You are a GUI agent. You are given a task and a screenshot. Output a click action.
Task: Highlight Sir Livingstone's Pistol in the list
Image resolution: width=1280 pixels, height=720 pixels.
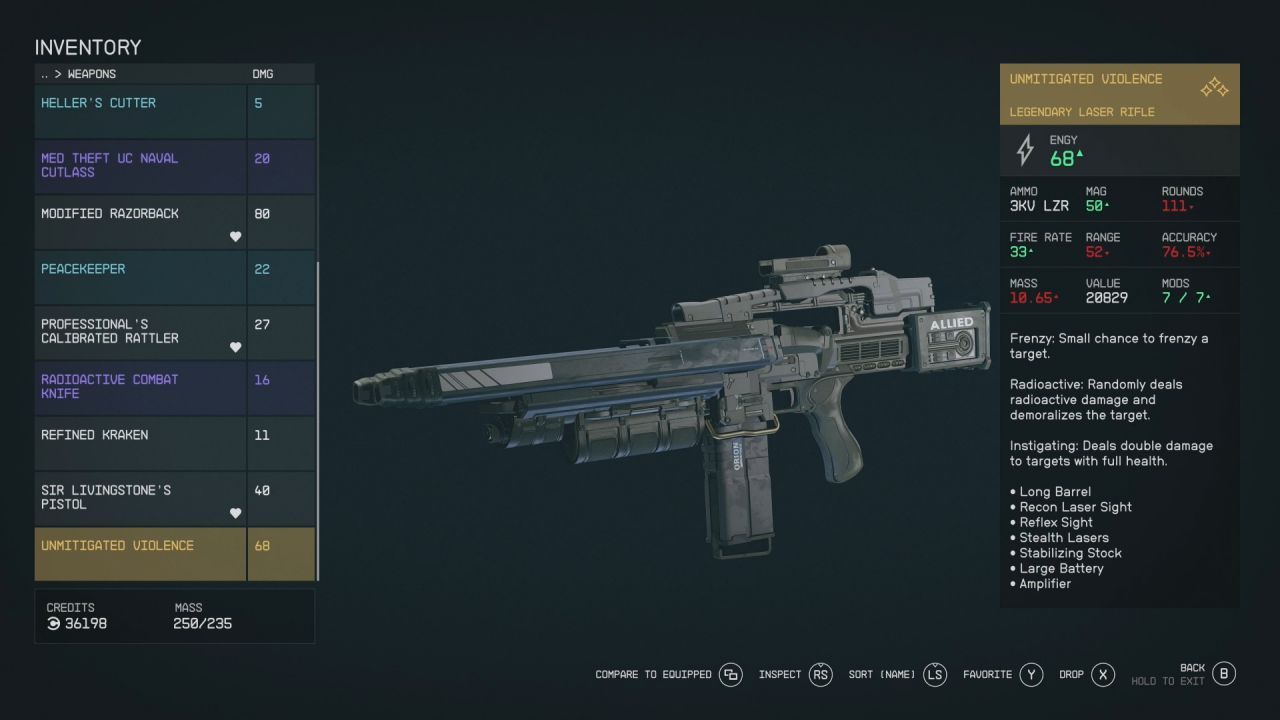coord(140,498)
